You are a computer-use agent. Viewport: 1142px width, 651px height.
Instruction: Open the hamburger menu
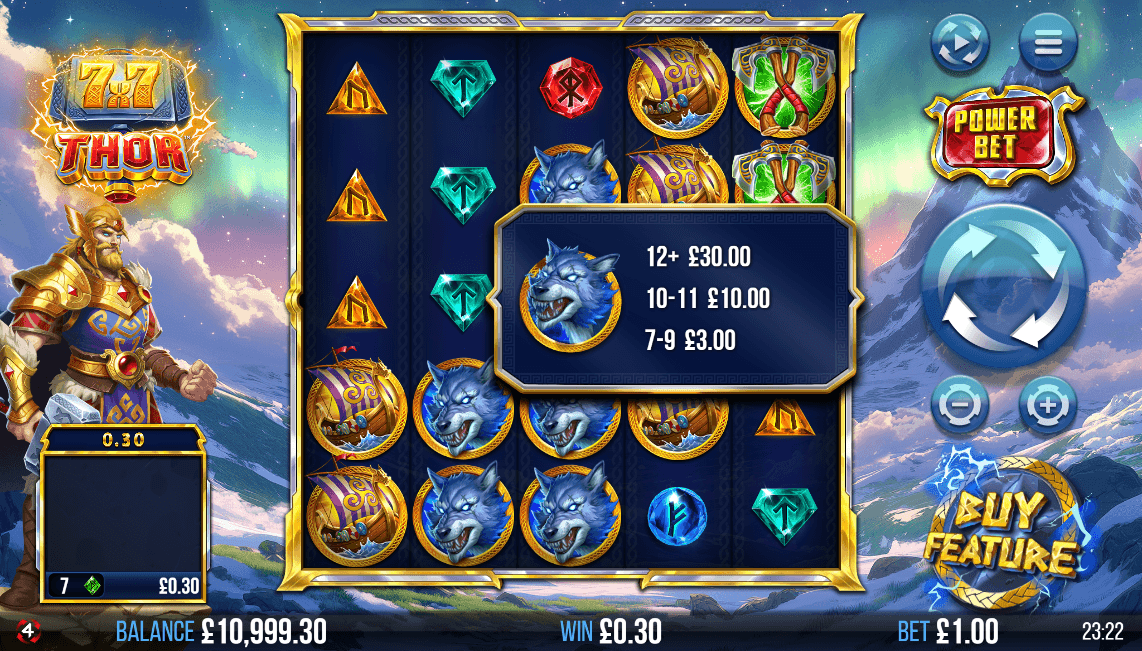(x=1048, y=43)
